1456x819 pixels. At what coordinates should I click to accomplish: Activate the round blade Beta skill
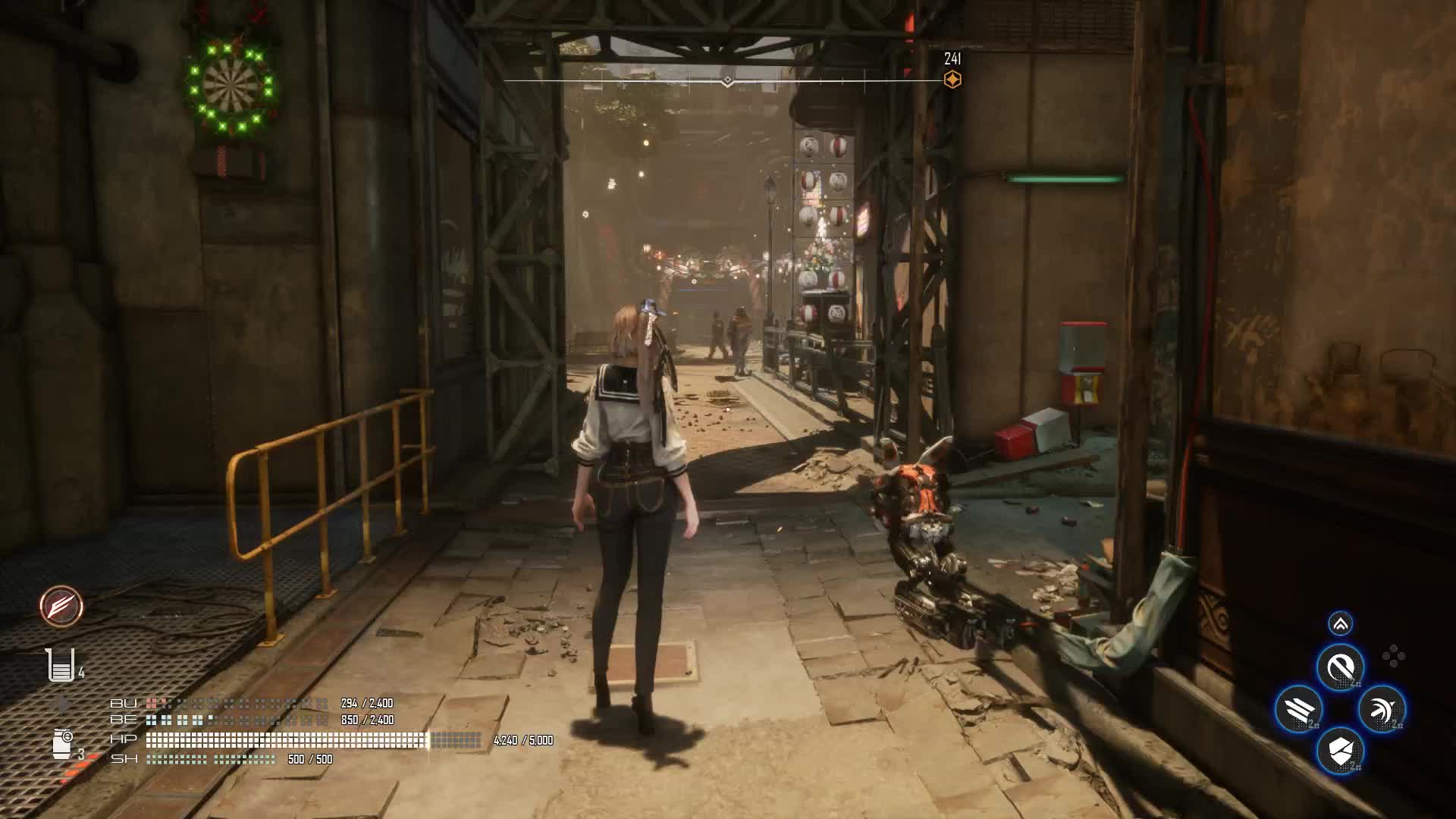pyautogui.click(x=1340, y=668)
